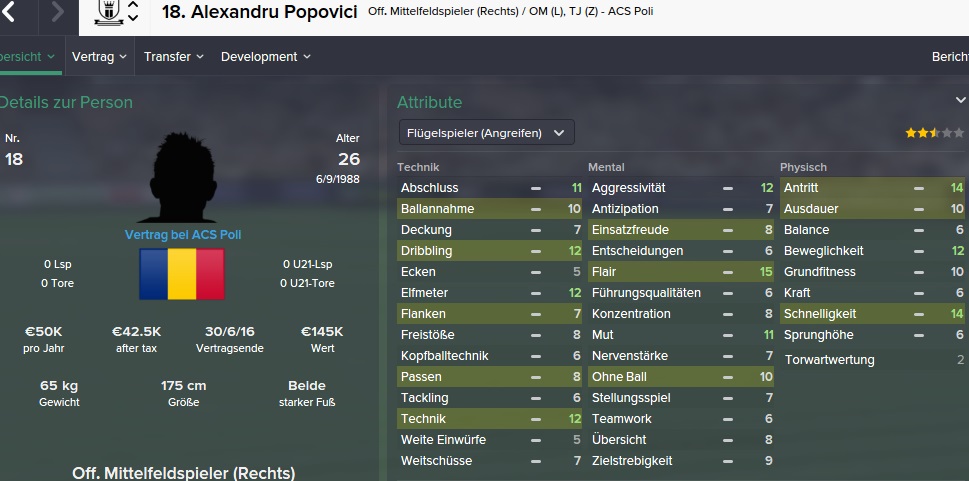
Task: Click the ACS Poli club crest
Action: (x=107, y=13)
